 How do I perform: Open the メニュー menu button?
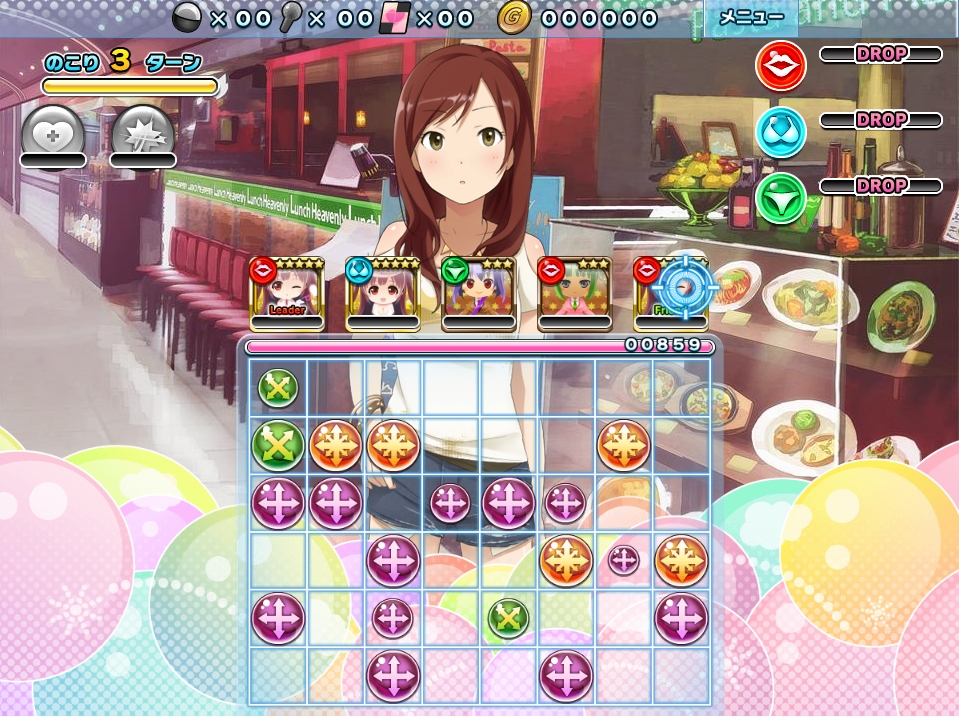[751, 17]
